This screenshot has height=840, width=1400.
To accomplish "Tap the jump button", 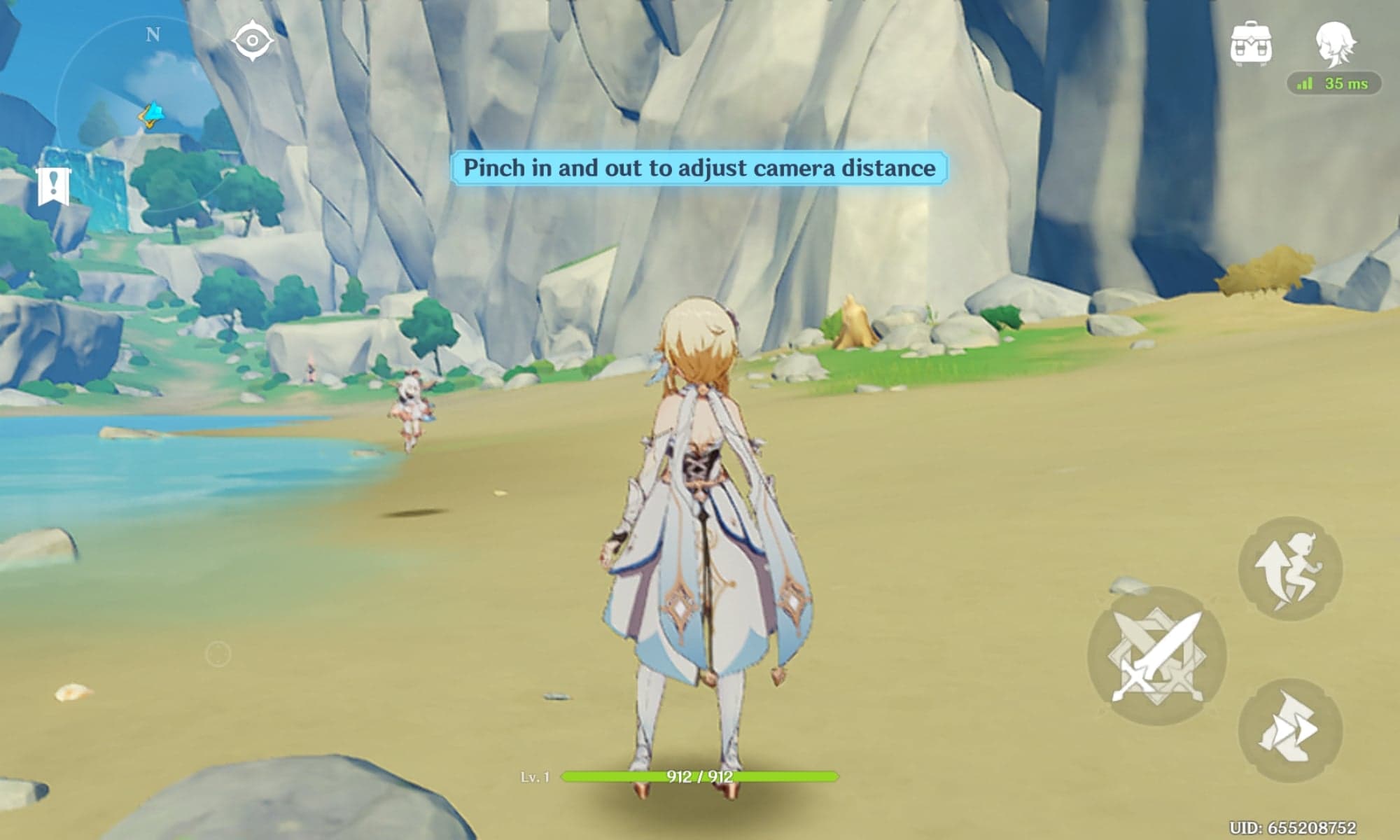I will (x=1289, y=568).
